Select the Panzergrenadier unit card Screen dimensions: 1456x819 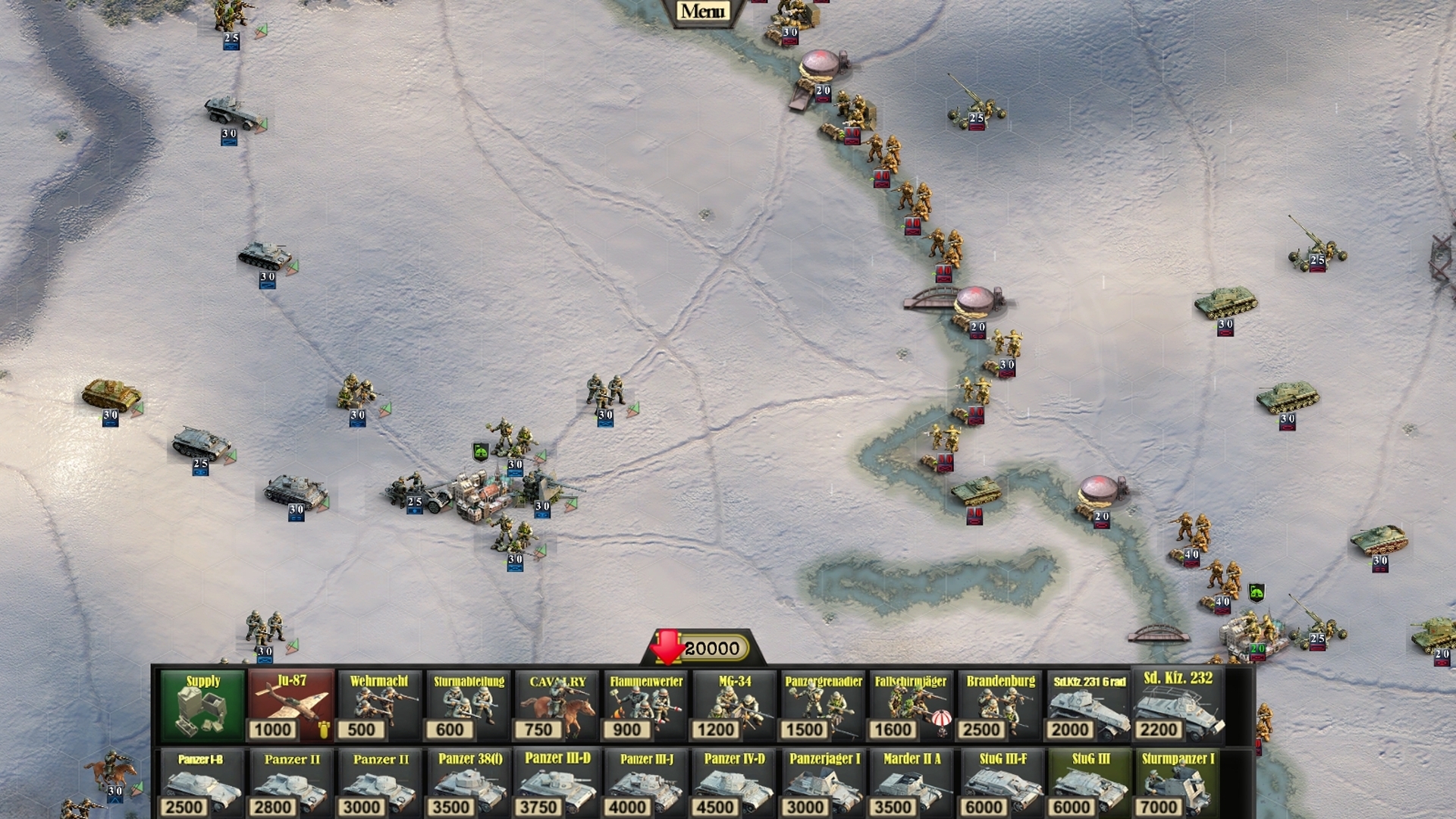(x=823, y=706)
